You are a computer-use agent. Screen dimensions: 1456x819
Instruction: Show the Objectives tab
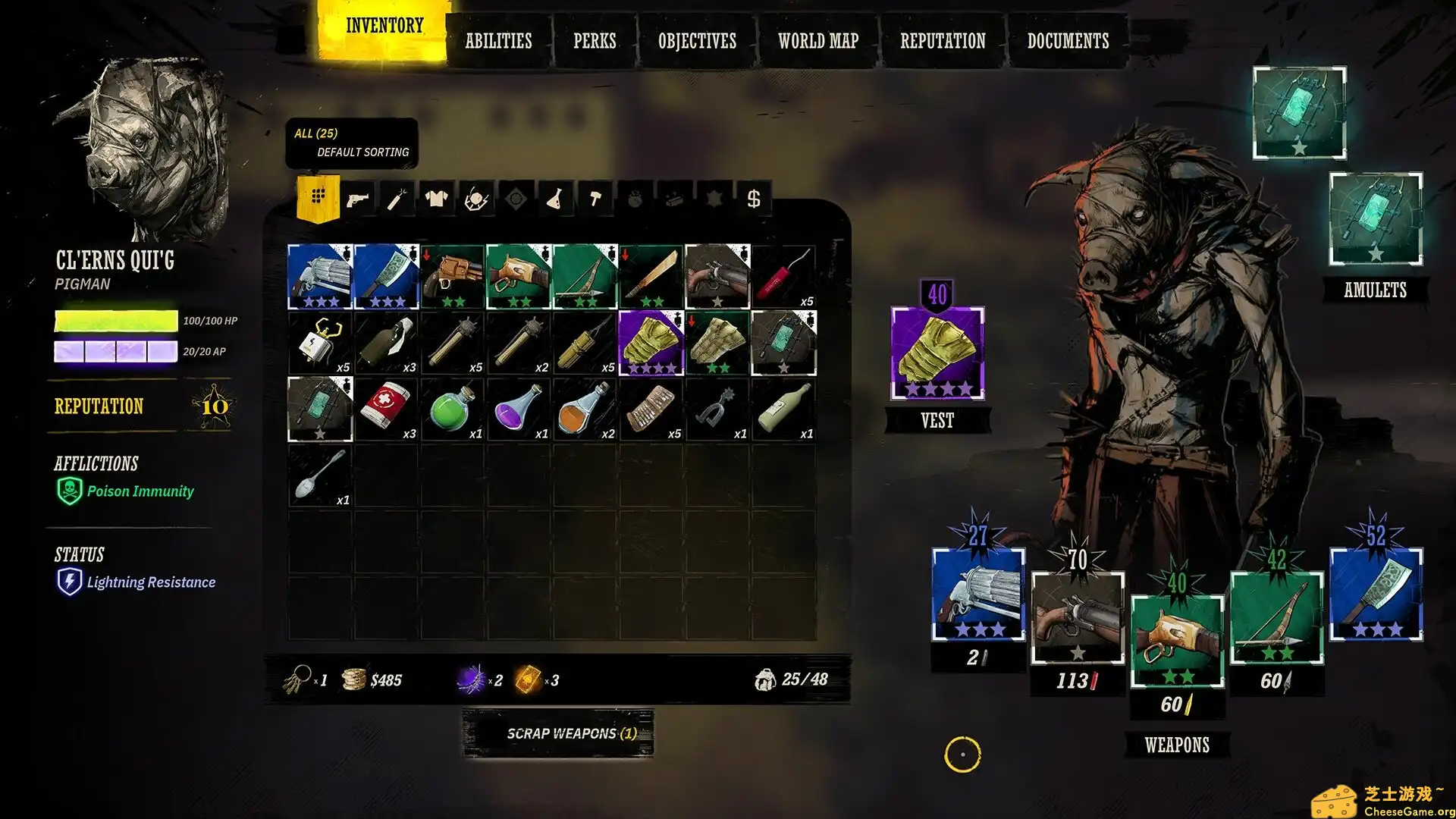tap(697, 41)
